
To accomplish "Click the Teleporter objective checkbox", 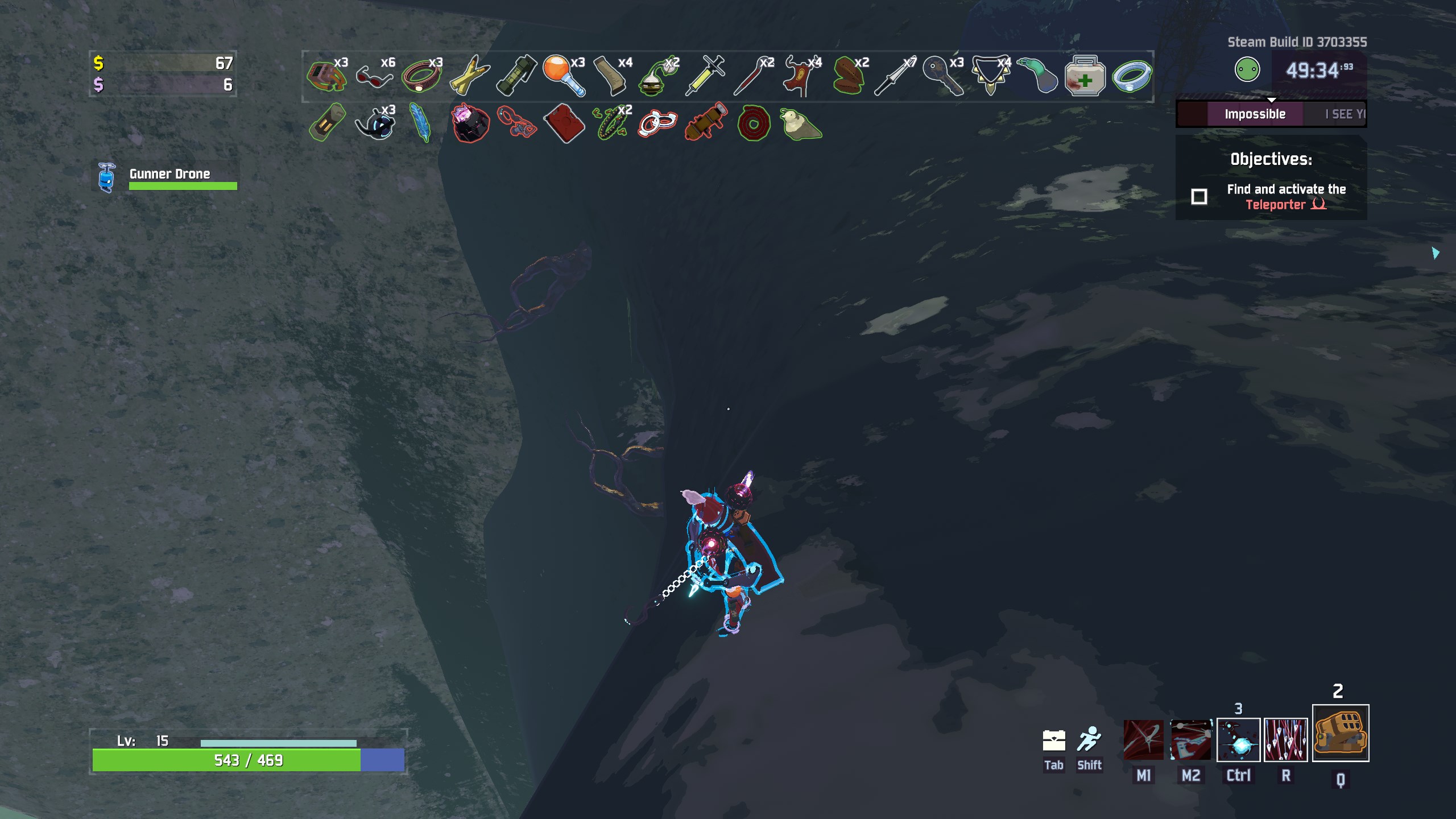I will tap(1199, 197).
